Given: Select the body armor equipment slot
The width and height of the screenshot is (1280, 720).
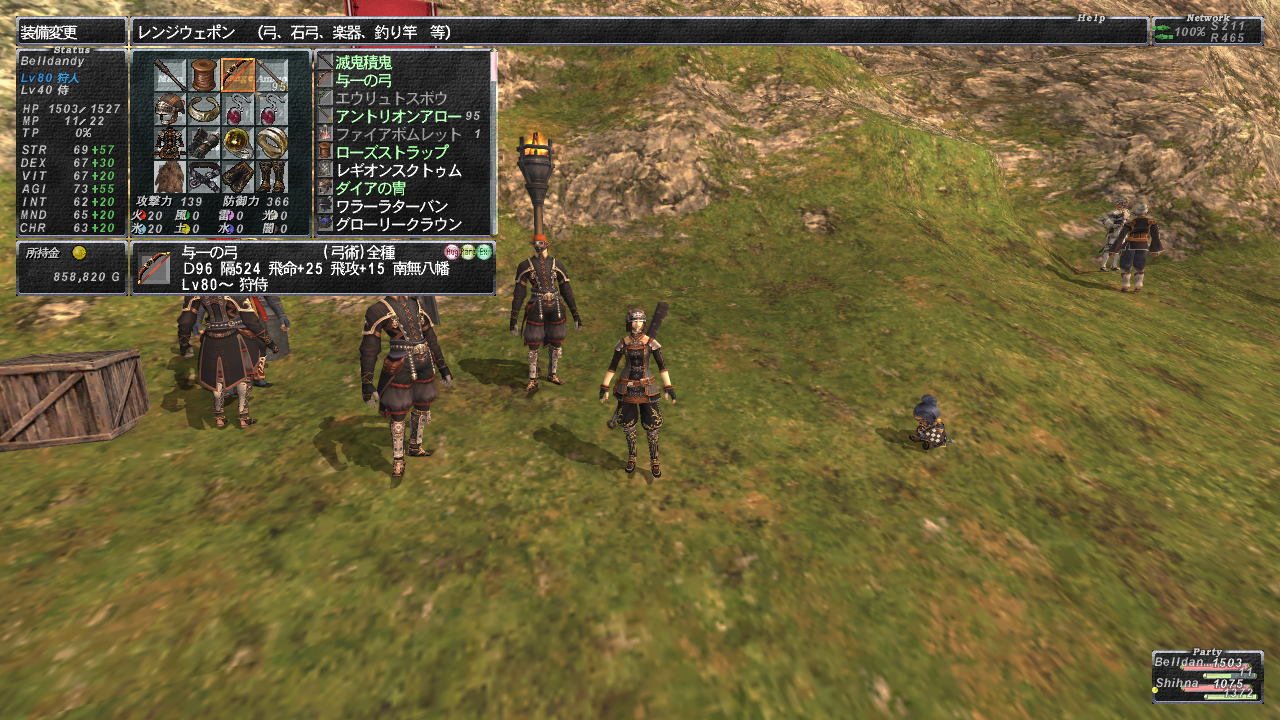Looking at the screenshot, I should tap(170, 143).
